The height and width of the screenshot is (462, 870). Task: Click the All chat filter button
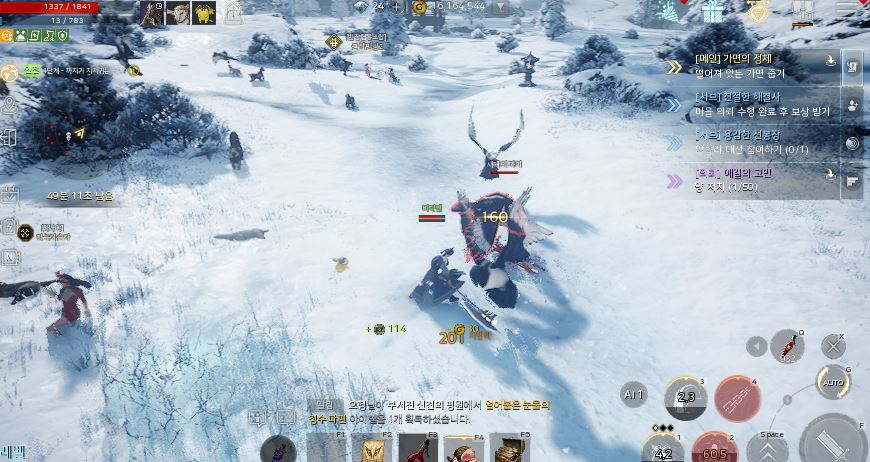(x=634, y=392)
